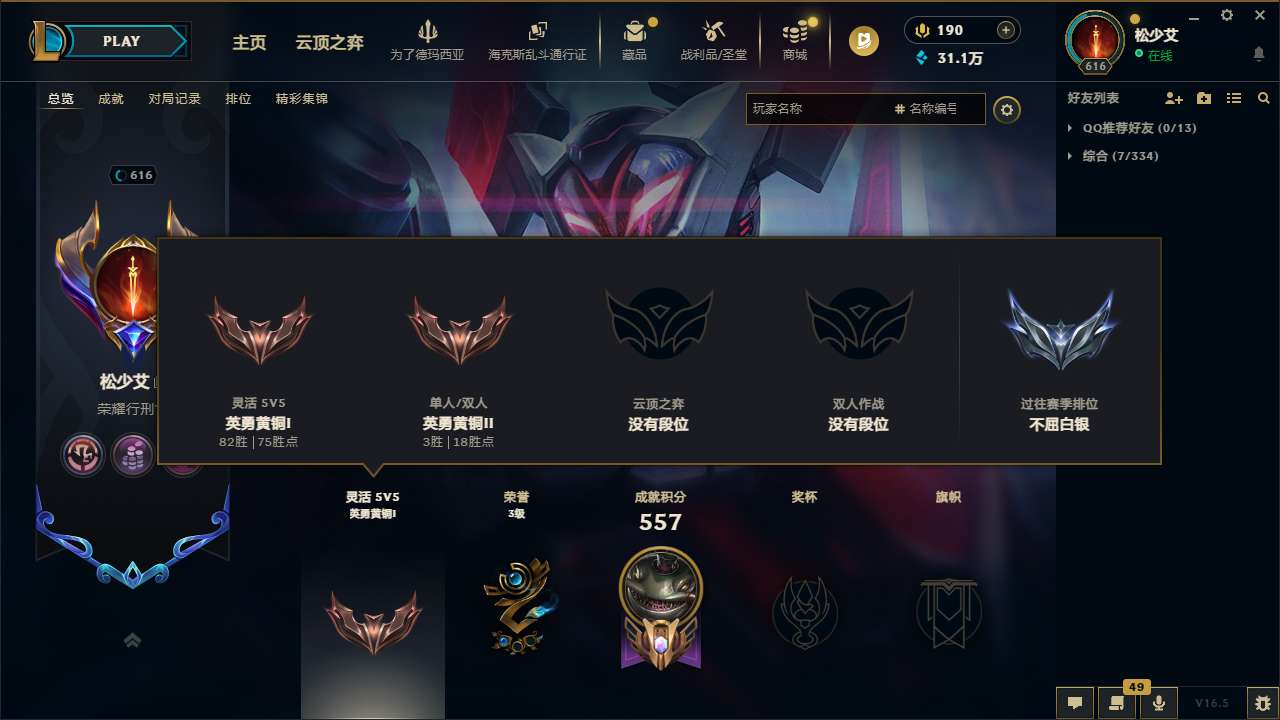The image size is (1280, 720).
Task: Mute the microphone in the bottom bar
Action: [x=1159, y=703]
